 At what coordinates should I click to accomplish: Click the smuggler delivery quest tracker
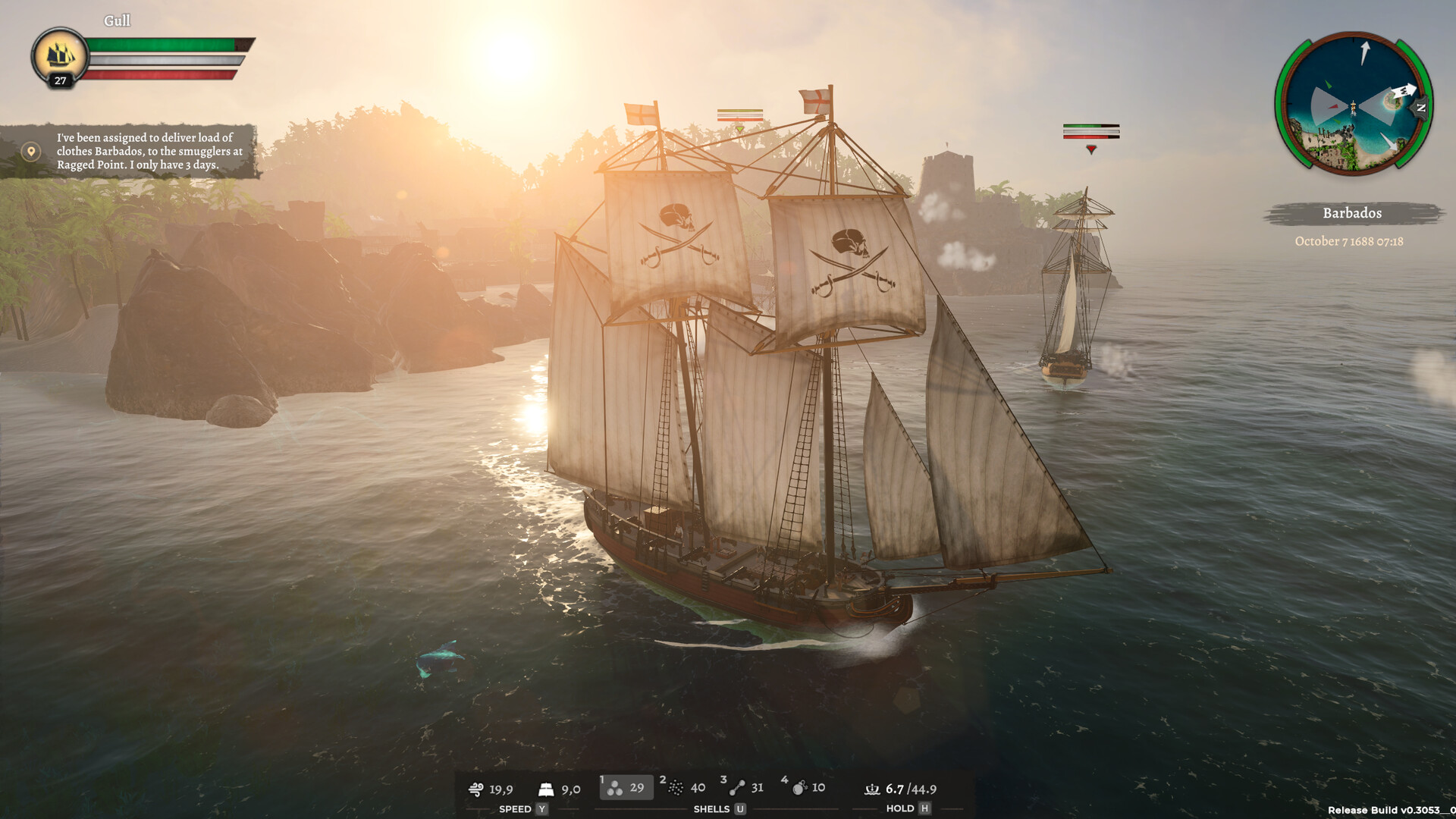point(149,151)
